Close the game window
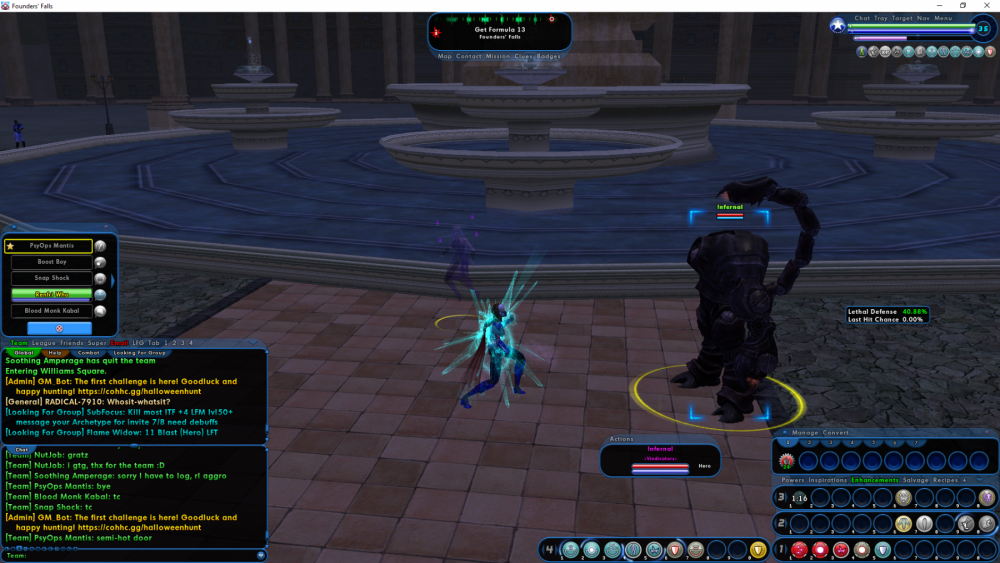Viewport: 1000px width, 563px height. (x=986, y=6)
